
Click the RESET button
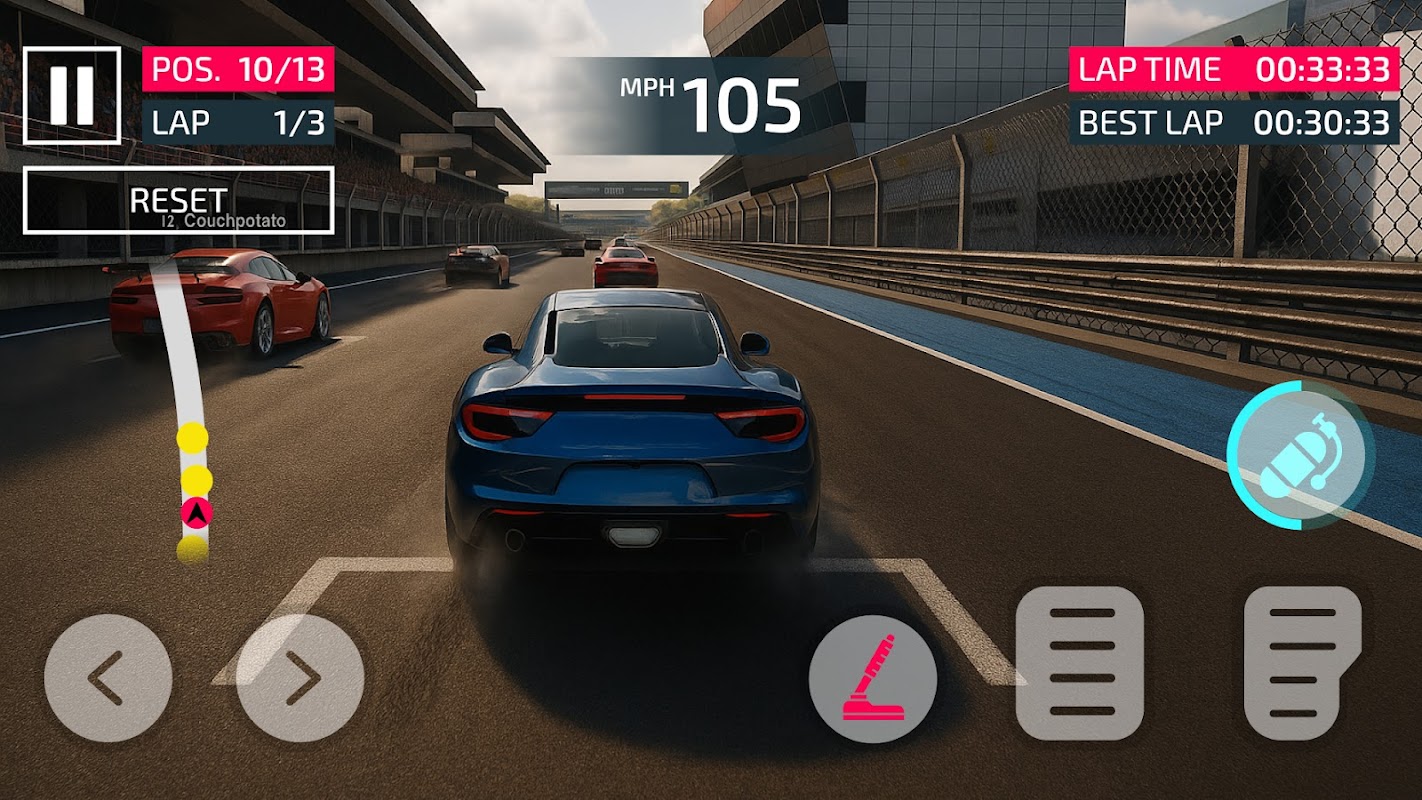click(x=178, y=200)
